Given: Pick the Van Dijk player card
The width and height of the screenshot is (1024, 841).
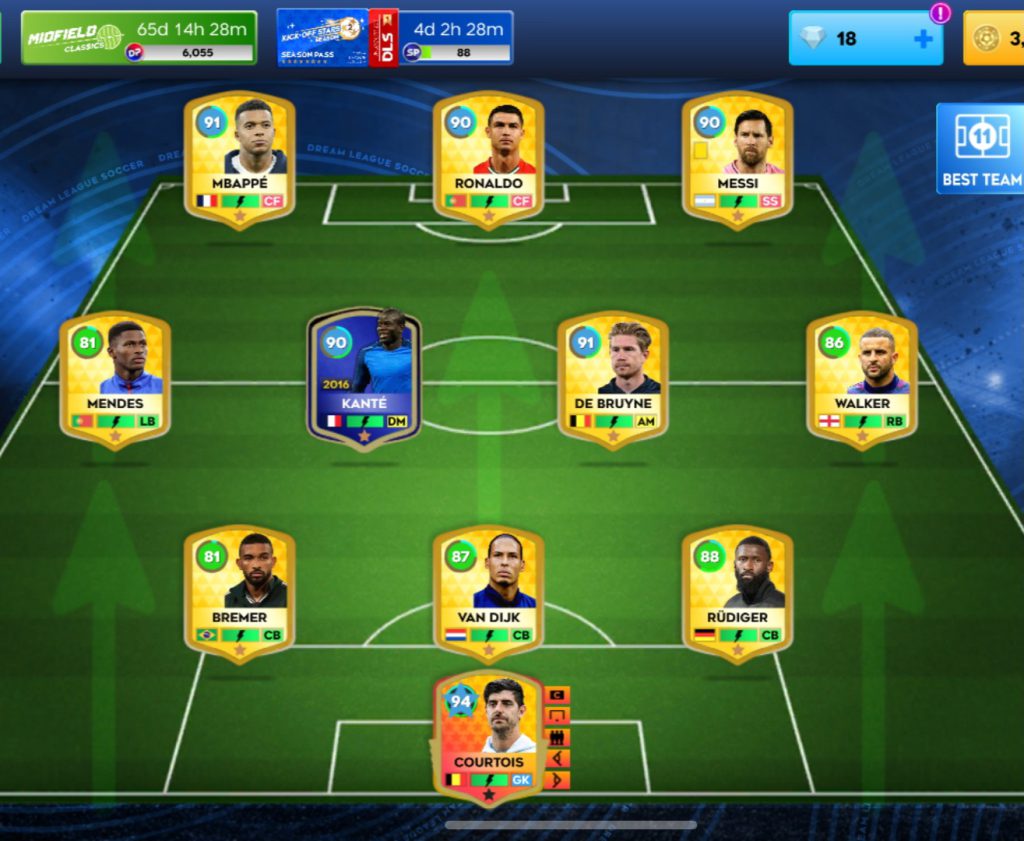Looking at the screenshot, I should point(489,594).
